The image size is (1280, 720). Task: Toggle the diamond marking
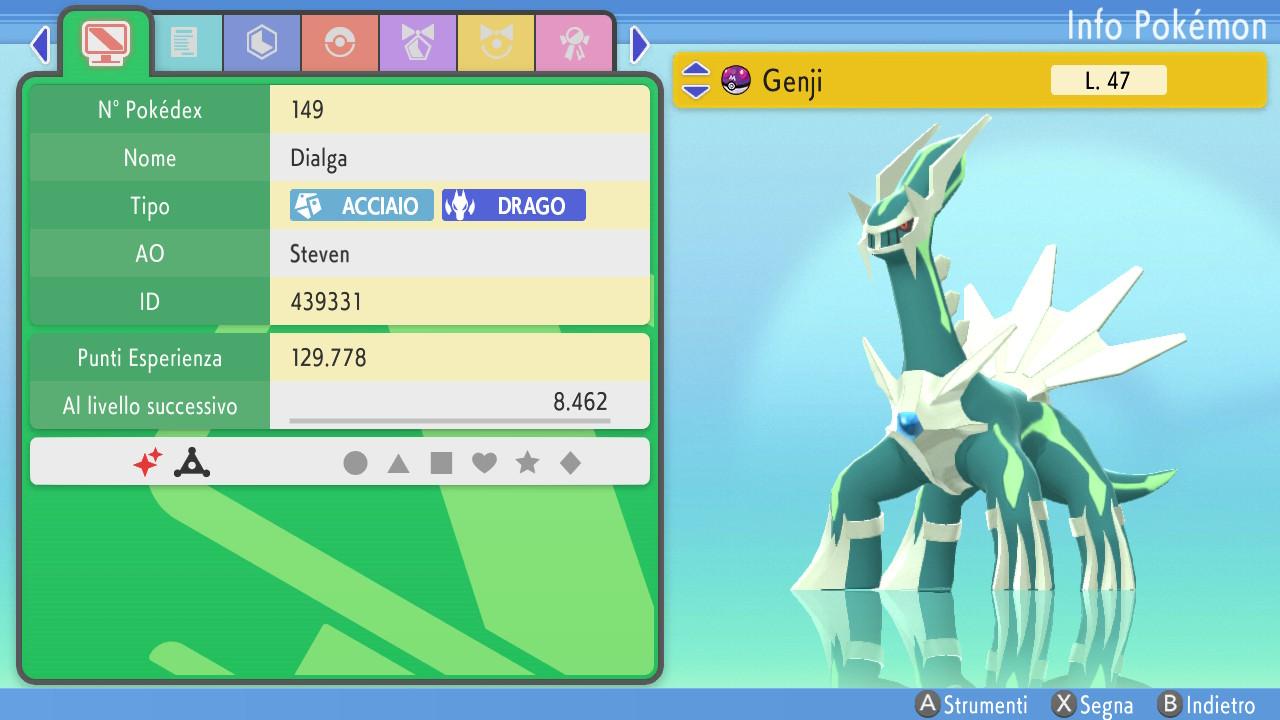click(x=570, y=463)
